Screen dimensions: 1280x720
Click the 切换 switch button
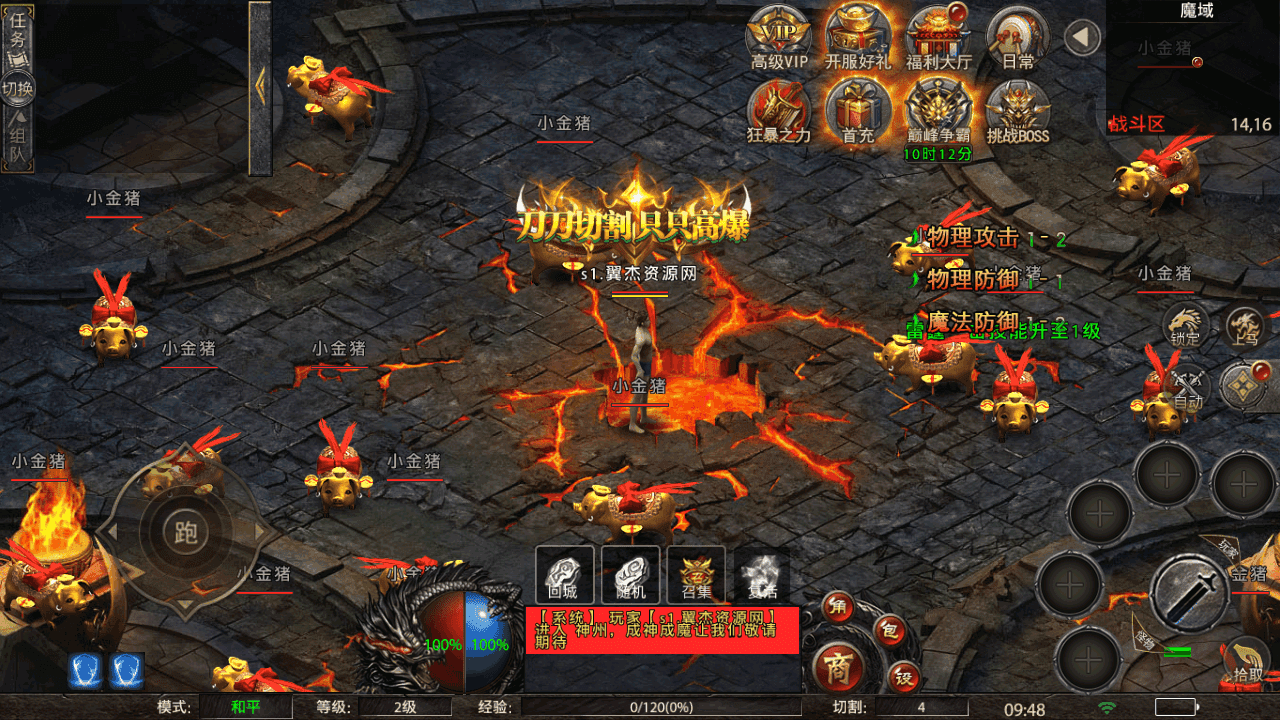pos(17,88)
